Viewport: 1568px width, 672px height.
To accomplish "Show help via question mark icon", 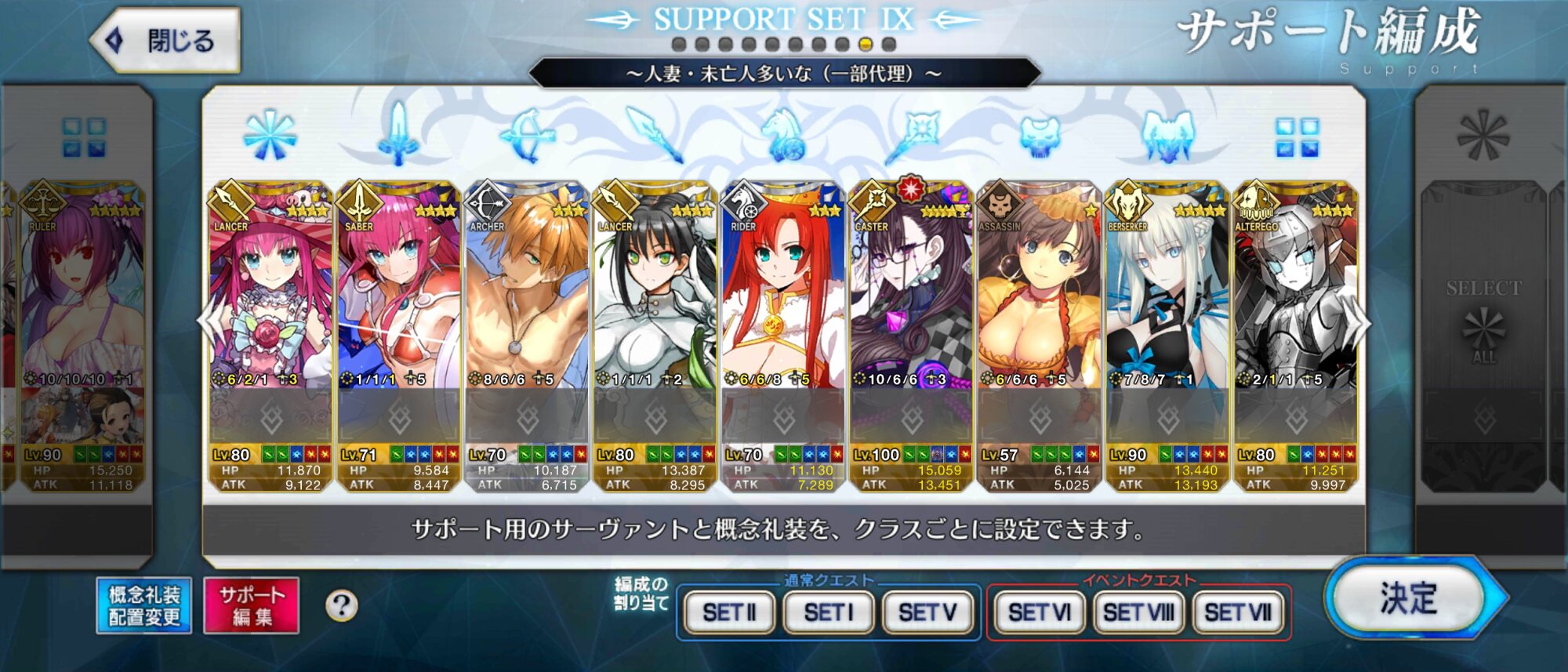I will pos(341,606).
